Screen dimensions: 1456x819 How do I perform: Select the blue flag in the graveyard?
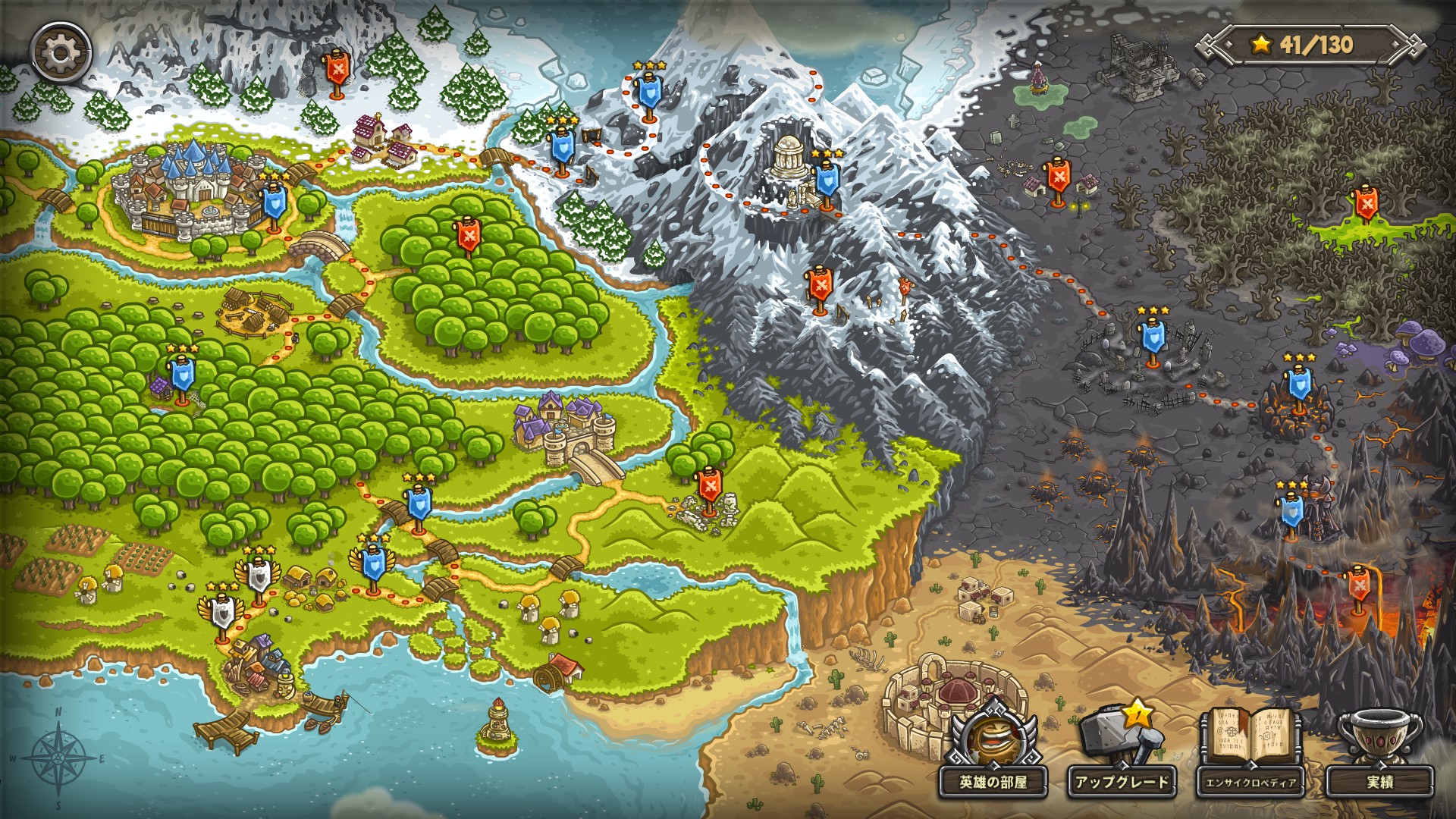coord(1153,338)
